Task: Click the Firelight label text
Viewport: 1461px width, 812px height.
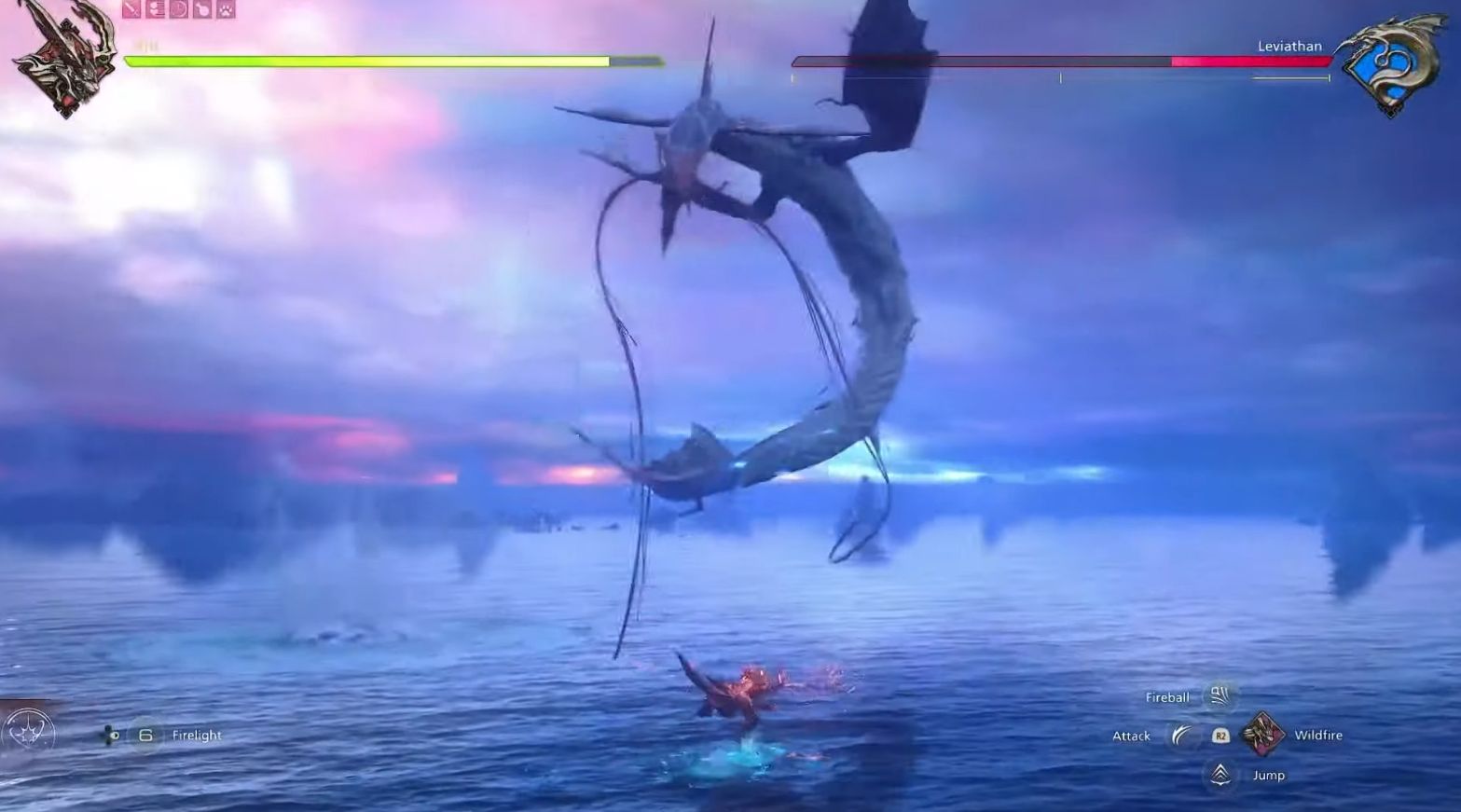Action: 197,736
